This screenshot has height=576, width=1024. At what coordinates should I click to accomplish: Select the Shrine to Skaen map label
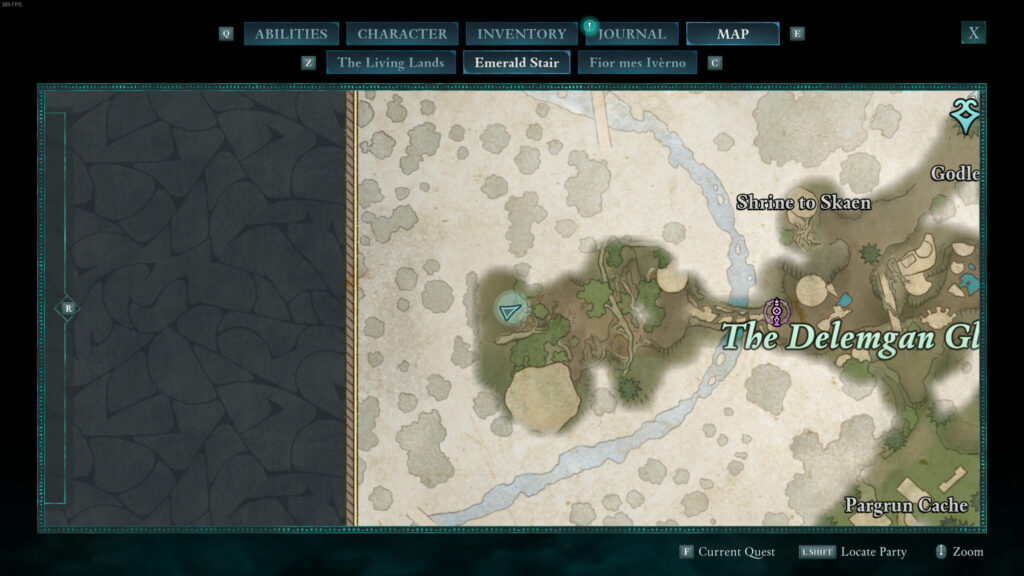(x=803, y=203)
